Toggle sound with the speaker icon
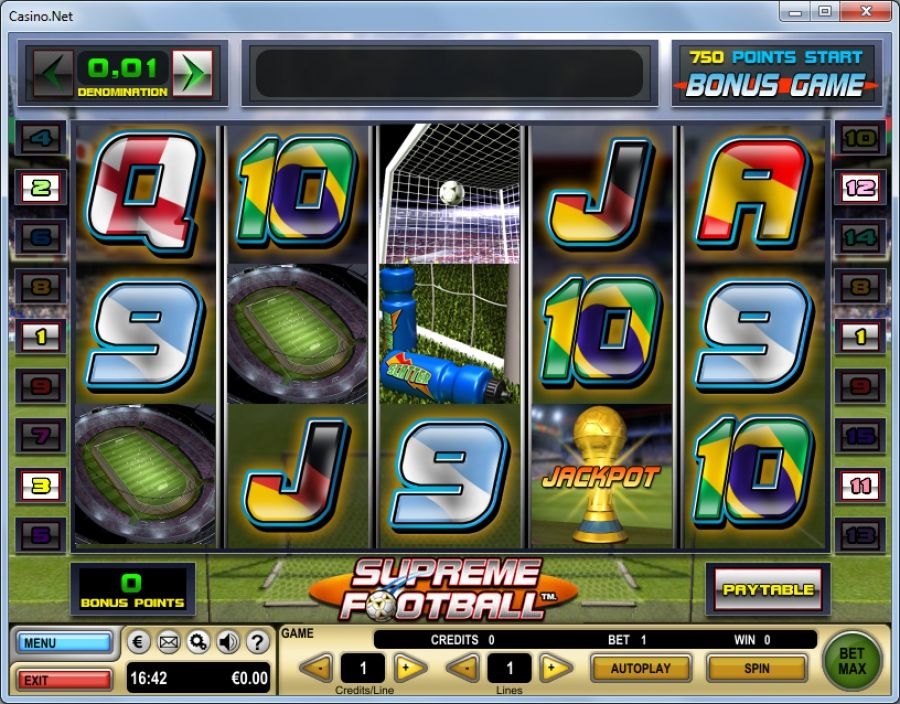Viewport: 900px width, 704px height. tap(227, 642)
